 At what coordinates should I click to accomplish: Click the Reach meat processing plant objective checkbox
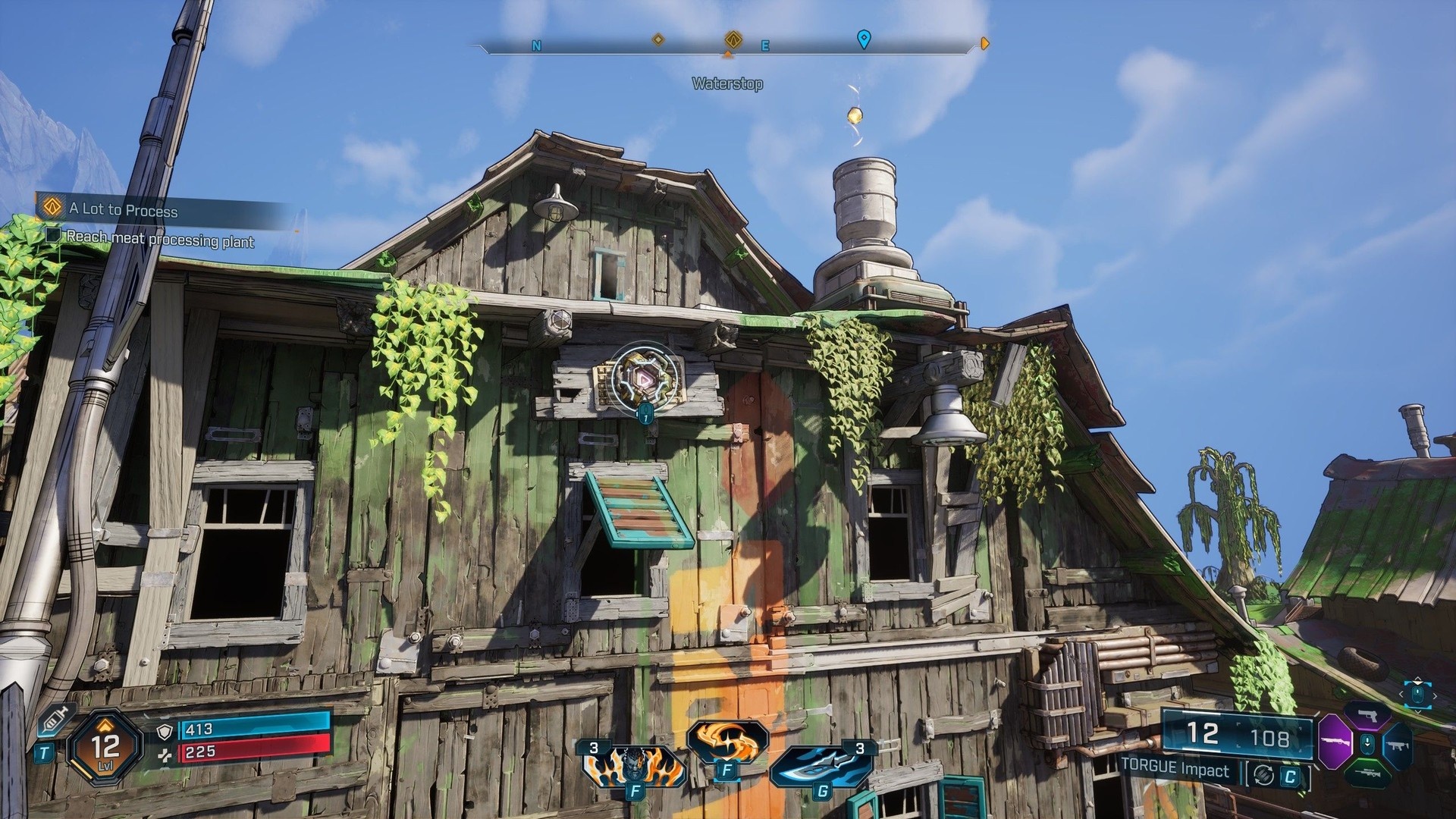click(x=53, y=236)
